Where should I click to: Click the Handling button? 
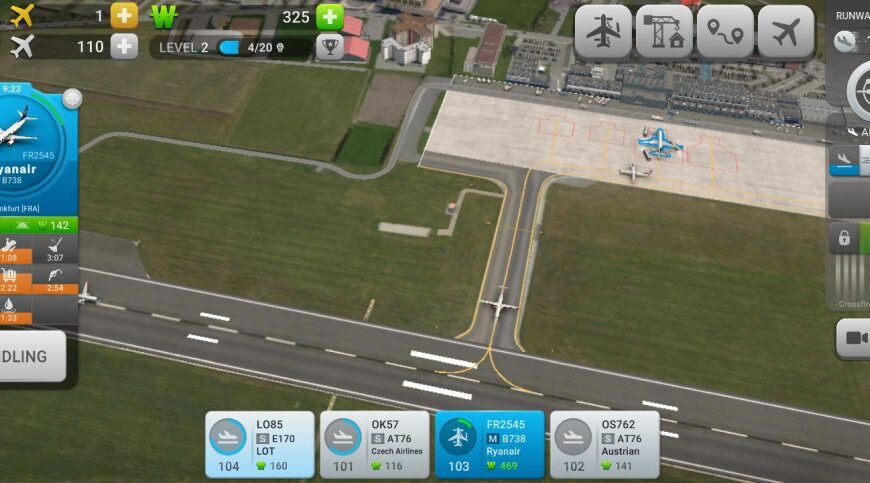[30, 356]
